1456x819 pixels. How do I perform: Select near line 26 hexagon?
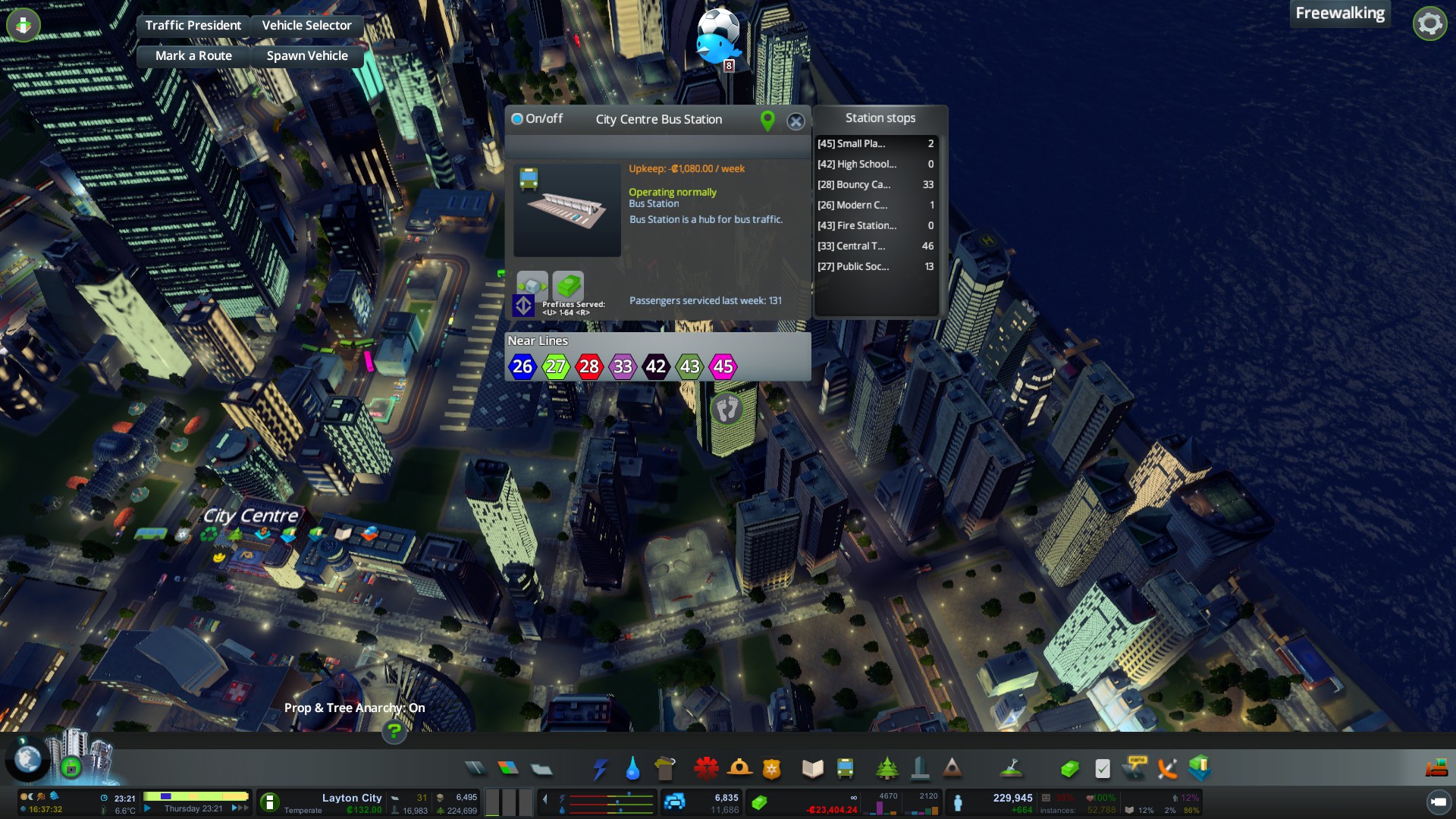522,367
